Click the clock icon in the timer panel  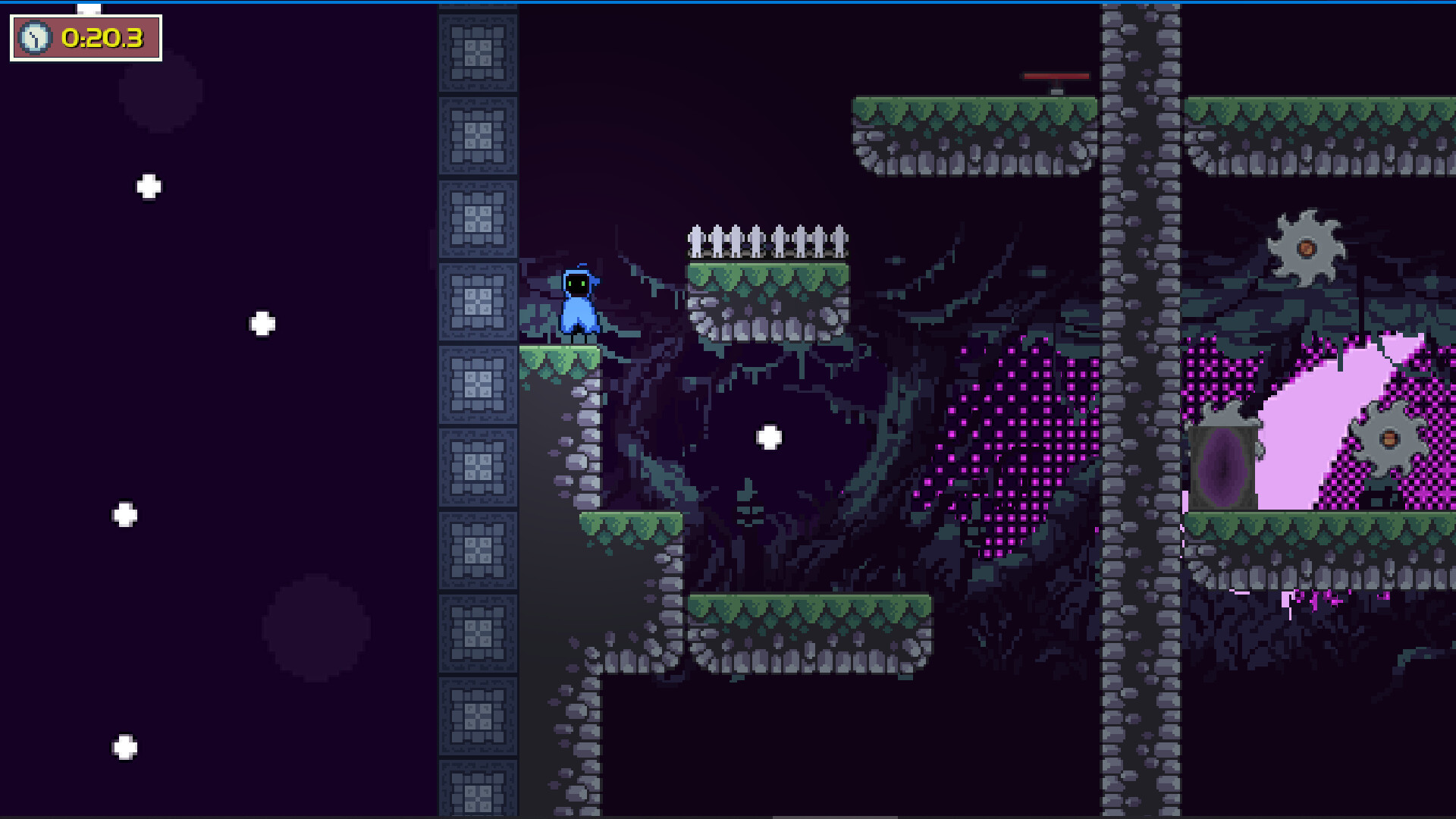pos(36,38)
